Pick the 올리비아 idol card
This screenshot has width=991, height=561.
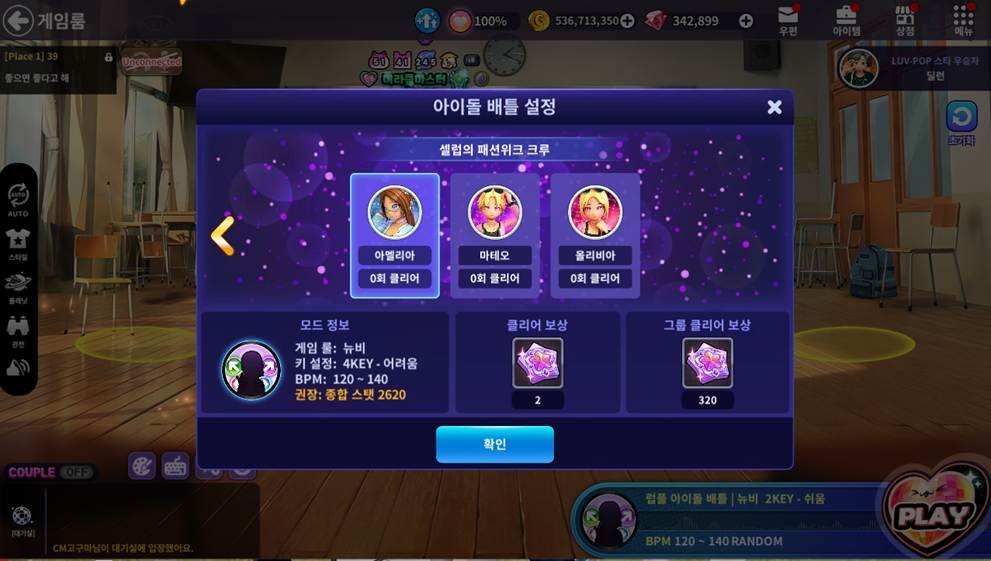pos(594,236)
